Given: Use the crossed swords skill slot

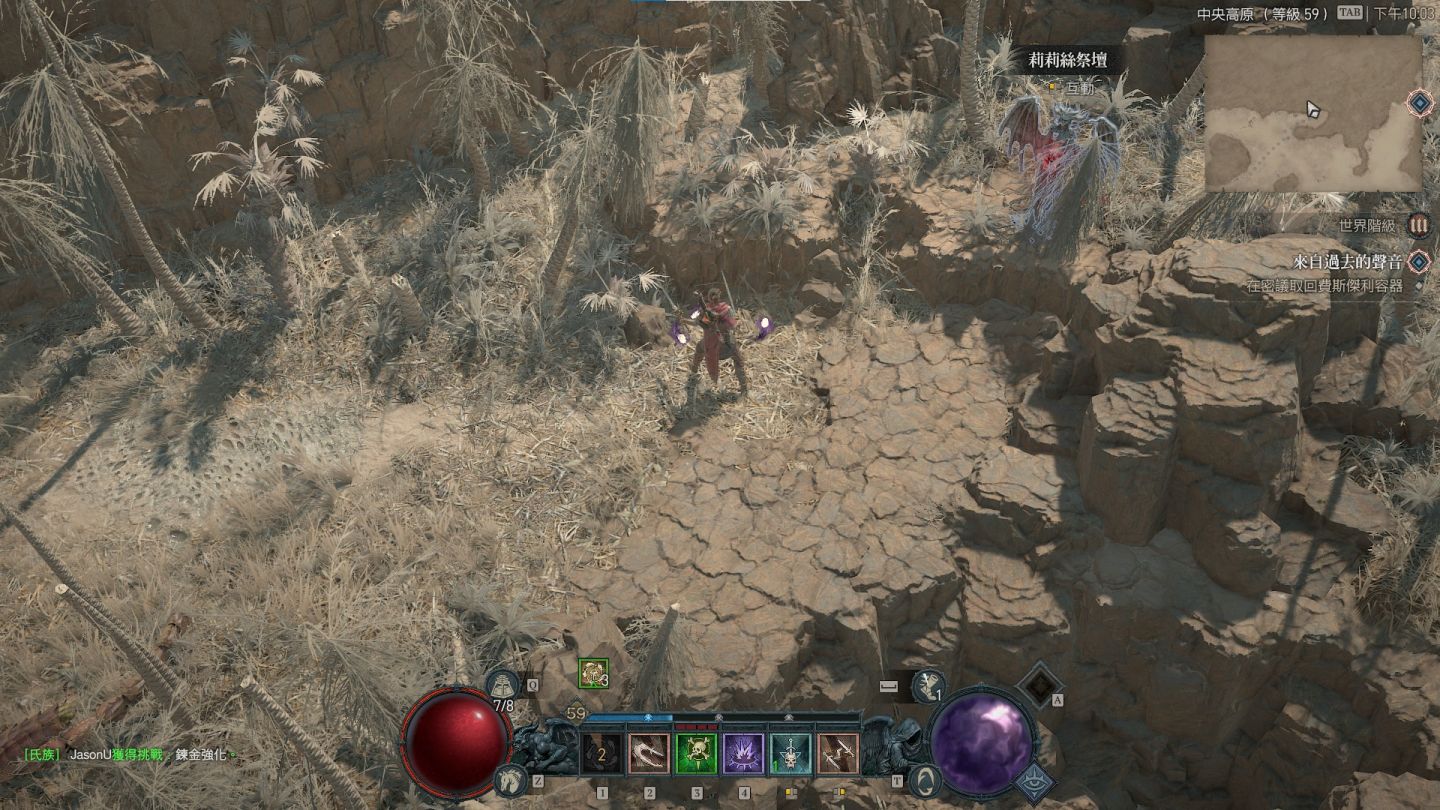Looking at the screenshot, I should coord(838,754).
